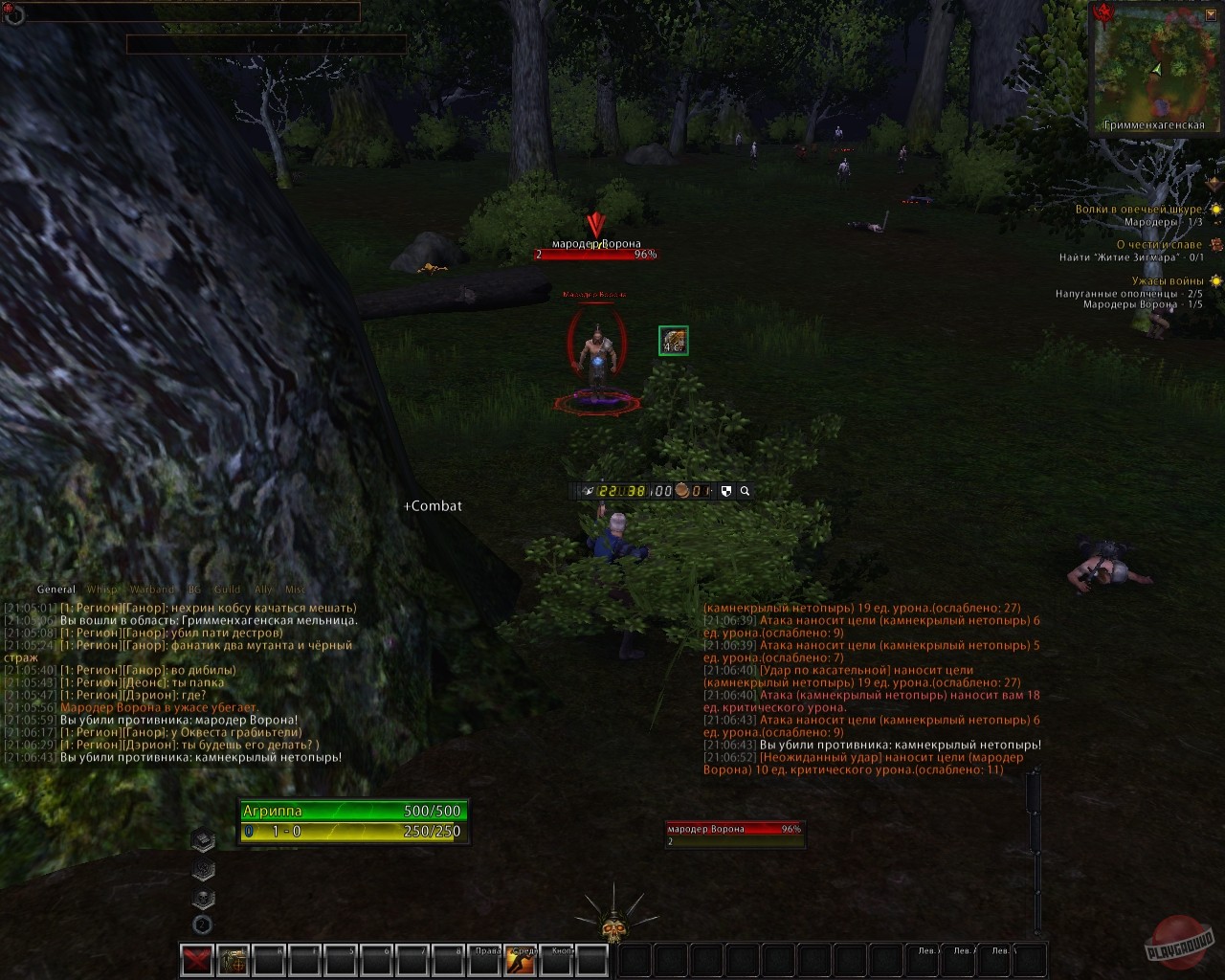Switch to the Guild chat tab
1225x980 pixels.
pos(228,590)
